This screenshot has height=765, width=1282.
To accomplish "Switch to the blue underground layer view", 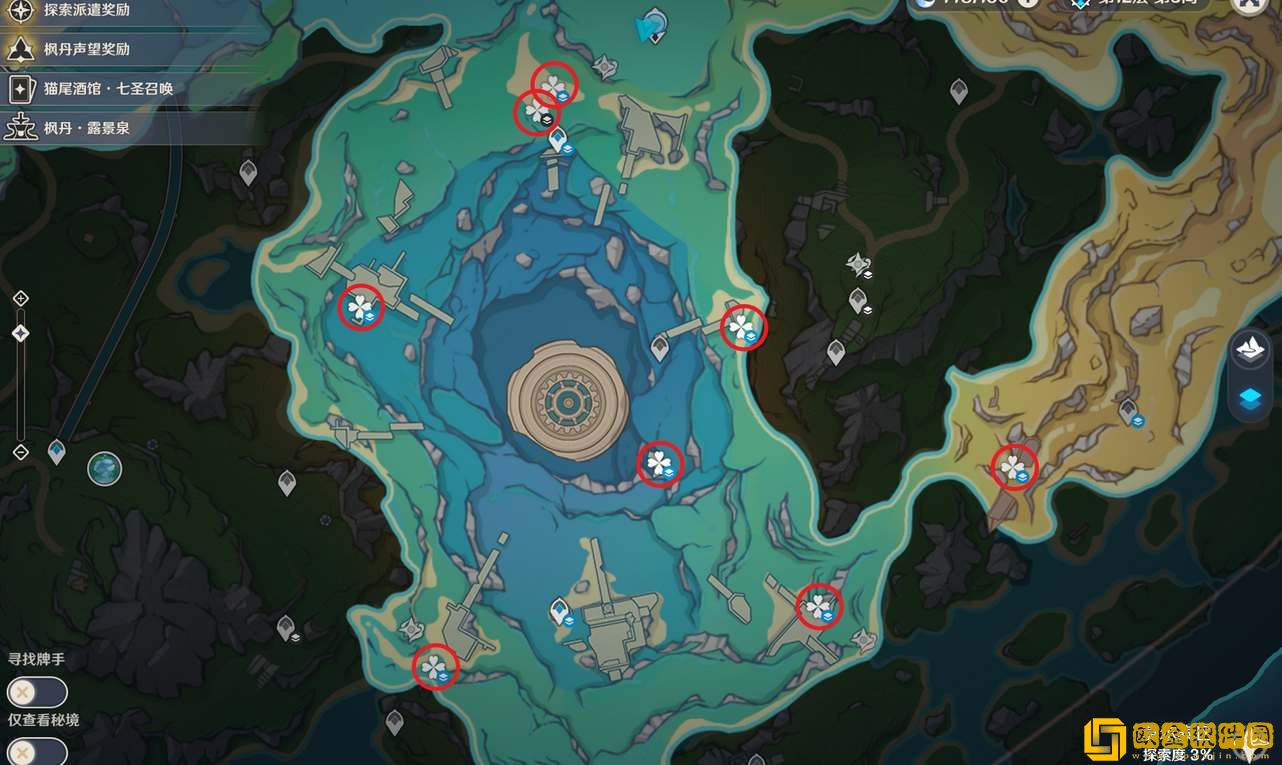I will 1251,399.
